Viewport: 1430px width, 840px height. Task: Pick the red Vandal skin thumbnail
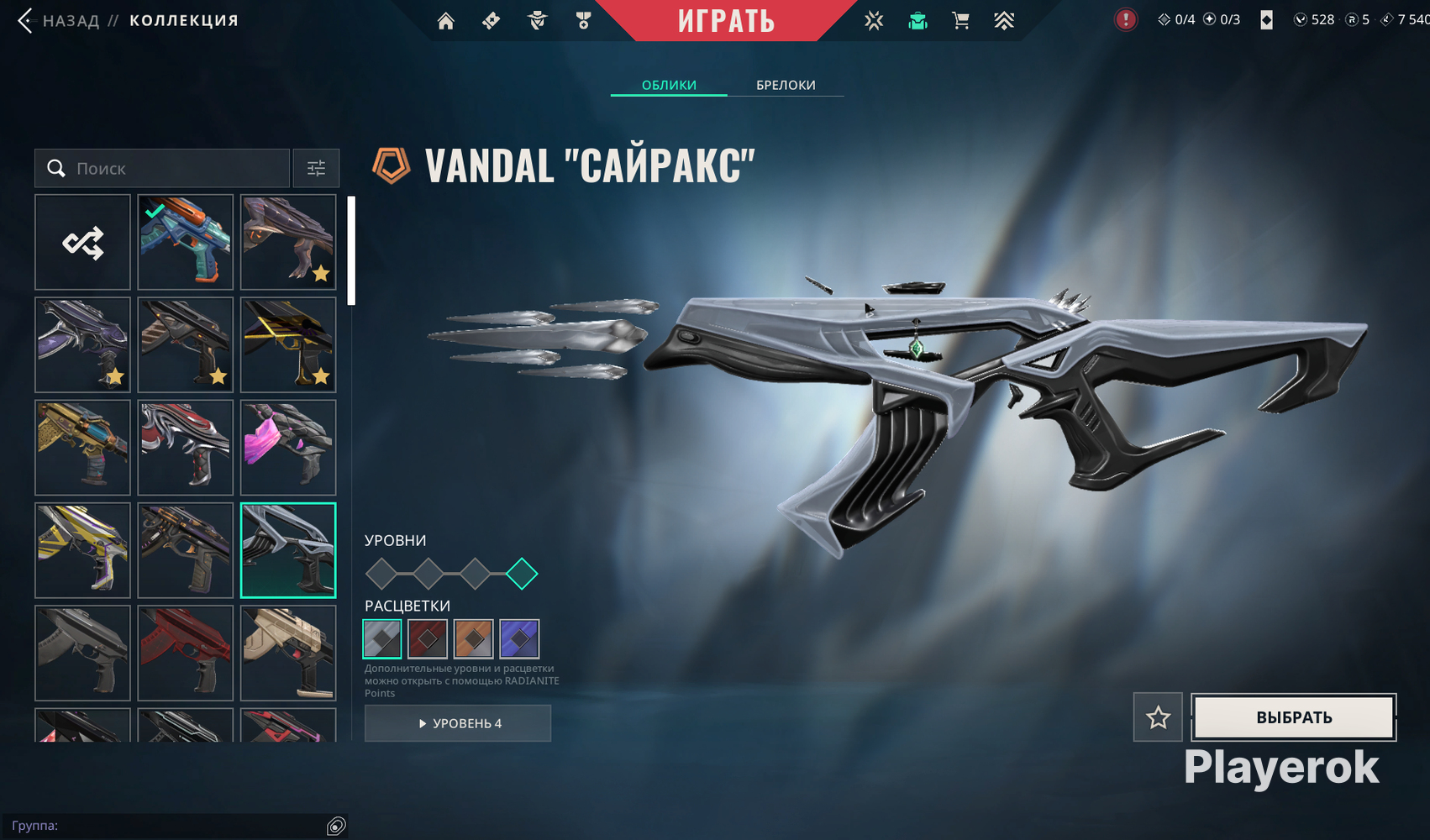click(185, 653)
